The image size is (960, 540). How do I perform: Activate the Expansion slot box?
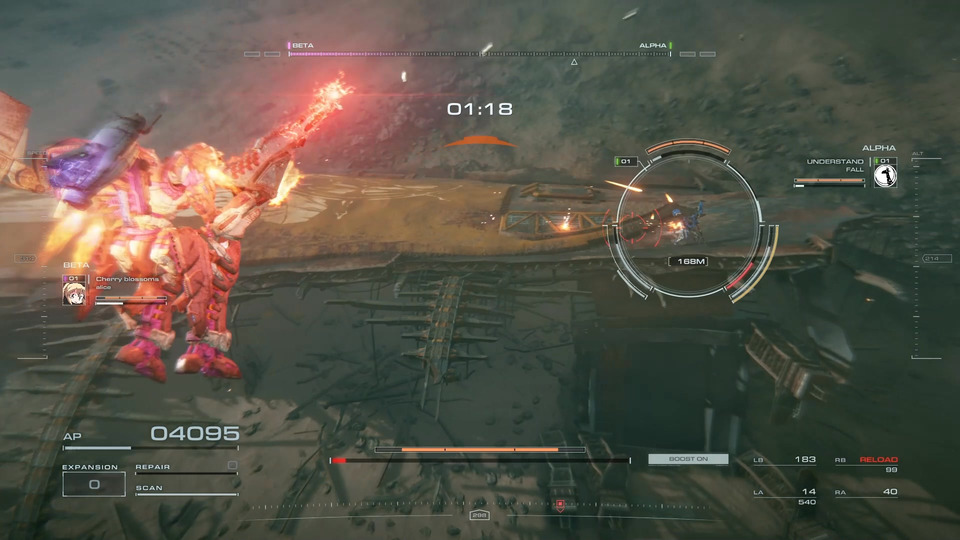94,484
